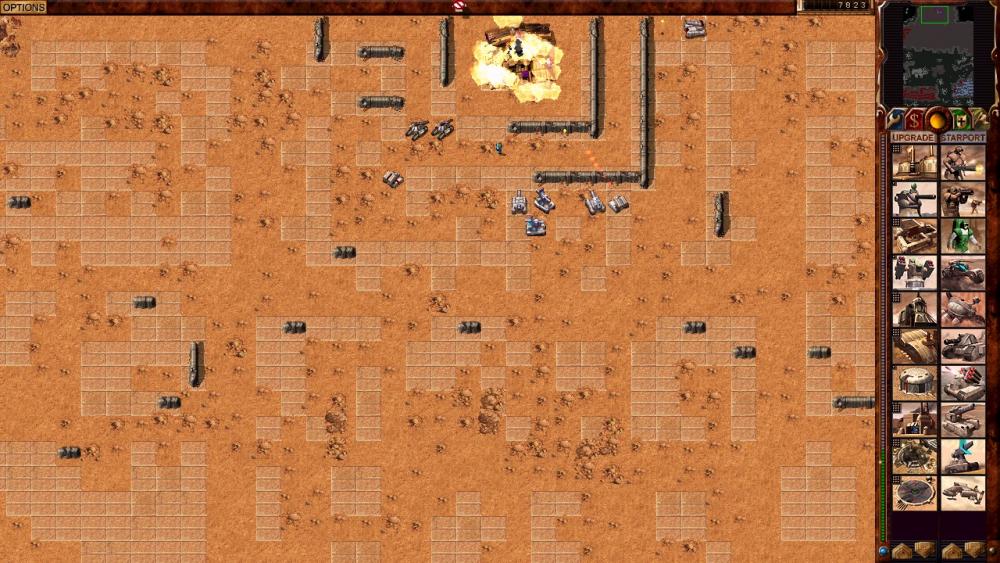
Task: Activate the wrench repair button
Action: (x=897, y=120)
